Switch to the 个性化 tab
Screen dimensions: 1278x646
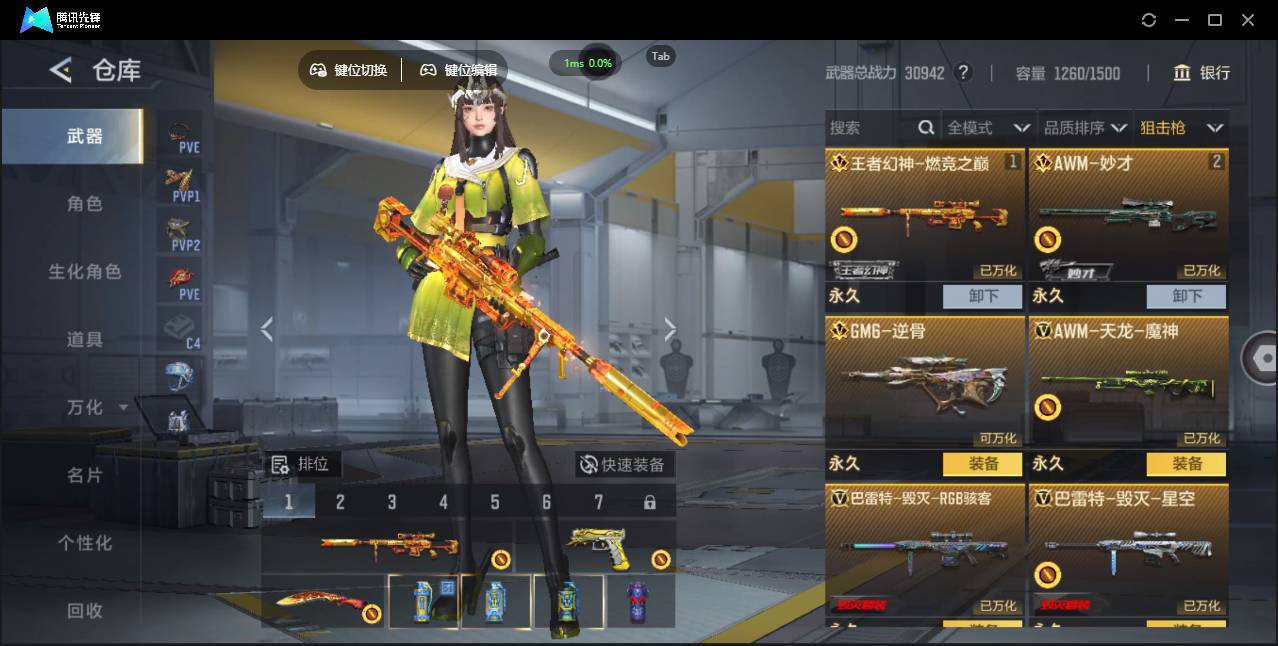(85, 544)
